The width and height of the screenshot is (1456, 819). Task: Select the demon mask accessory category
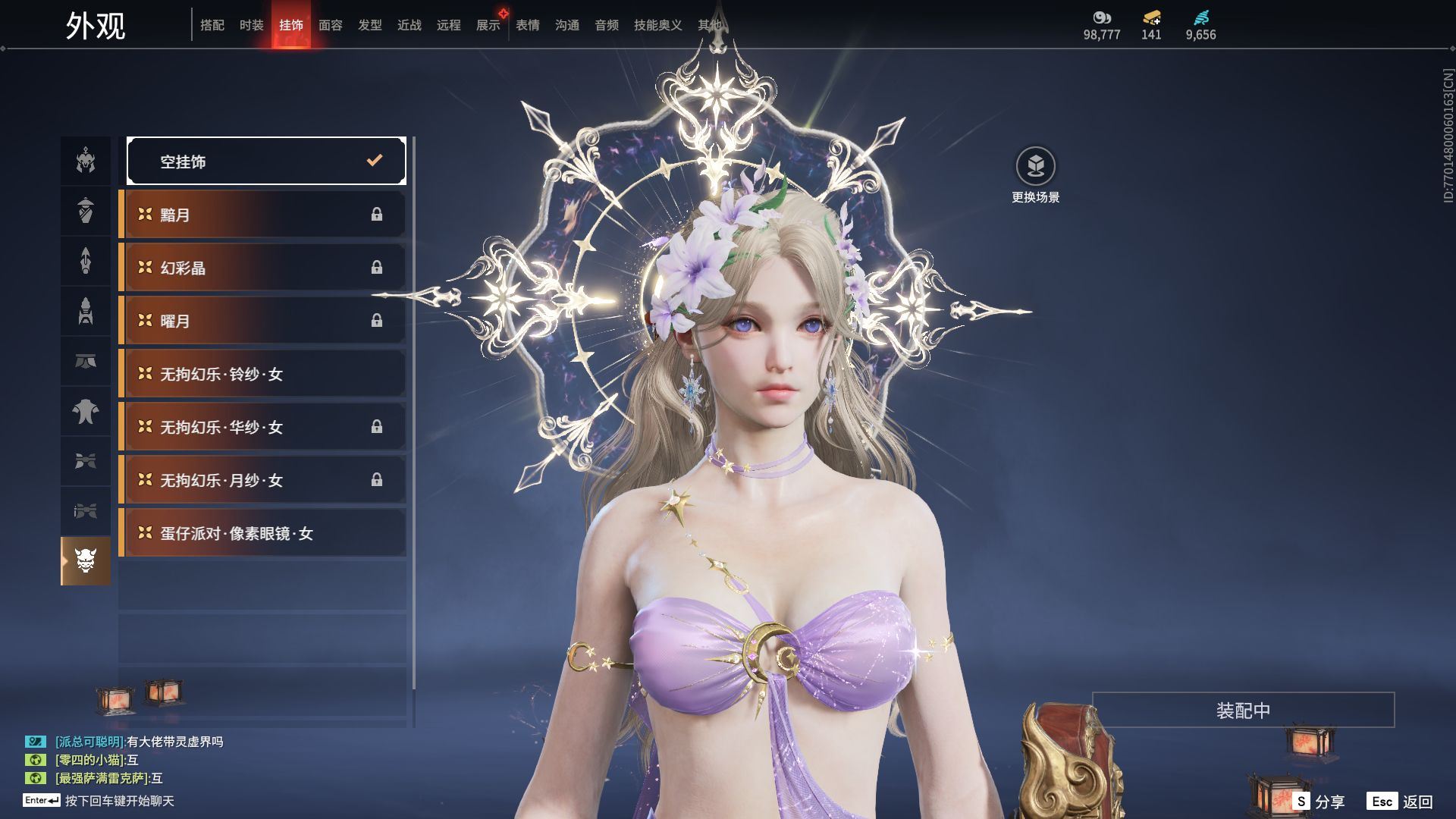click(86, 561)
